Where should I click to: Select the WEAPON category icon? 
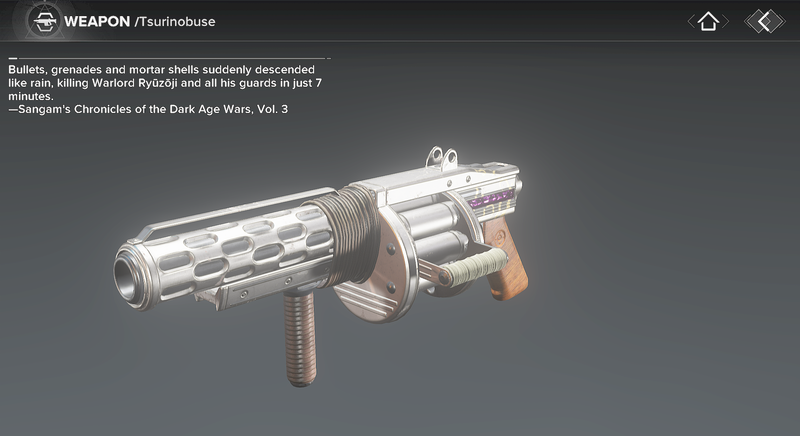coord(42,21)
